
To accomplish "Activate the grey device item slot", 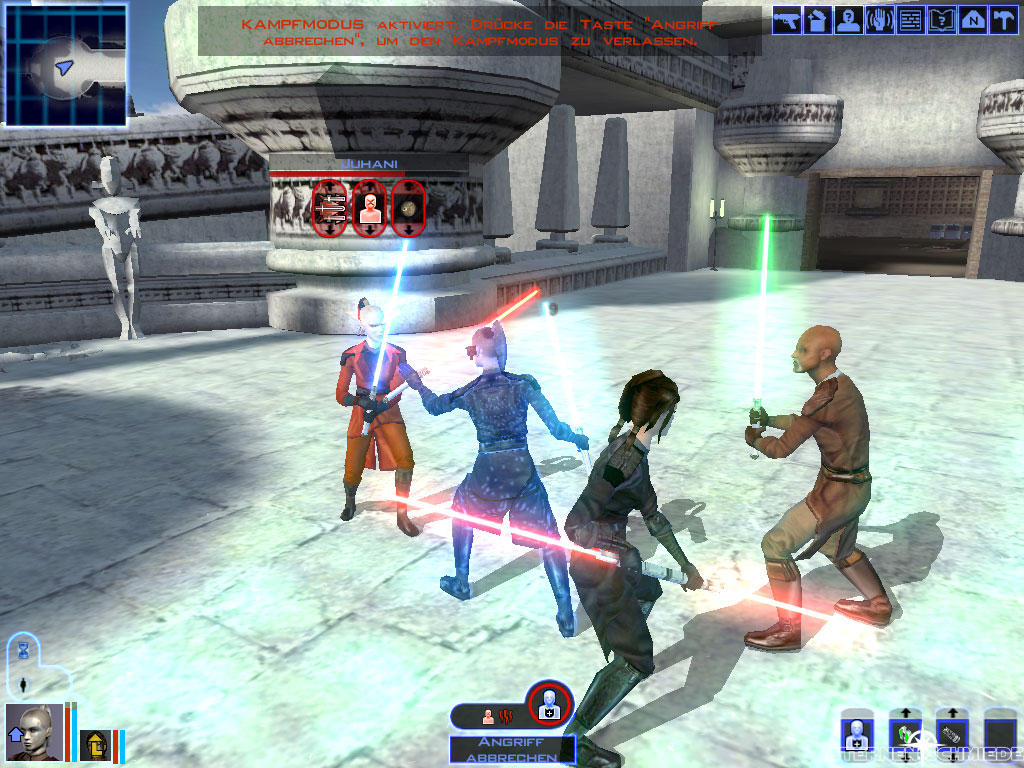I will (x=952, y=736).
